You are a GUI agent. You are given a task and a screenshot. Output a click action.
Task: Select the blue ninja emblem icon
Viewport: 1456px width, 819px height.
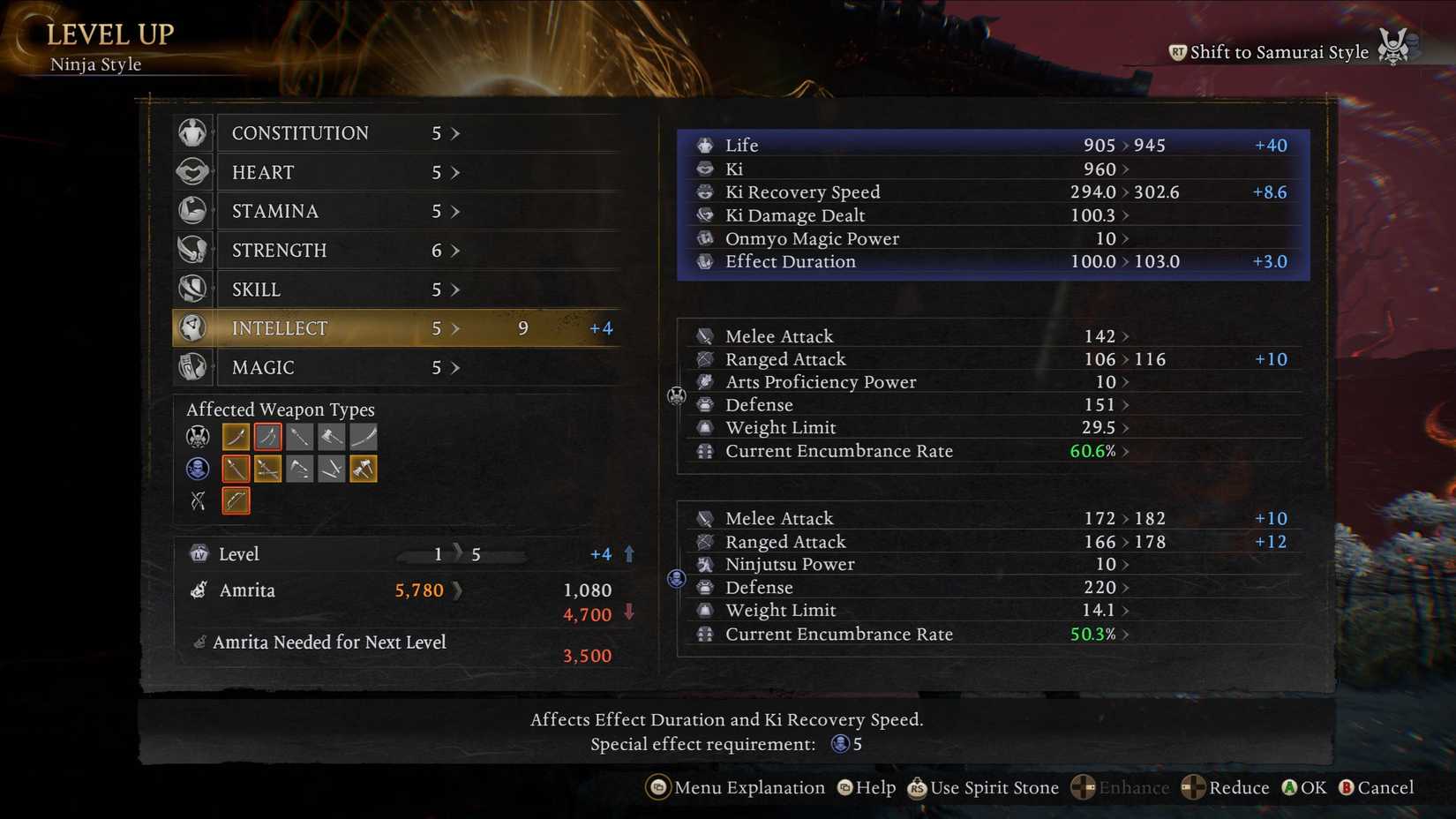(197, 469)
